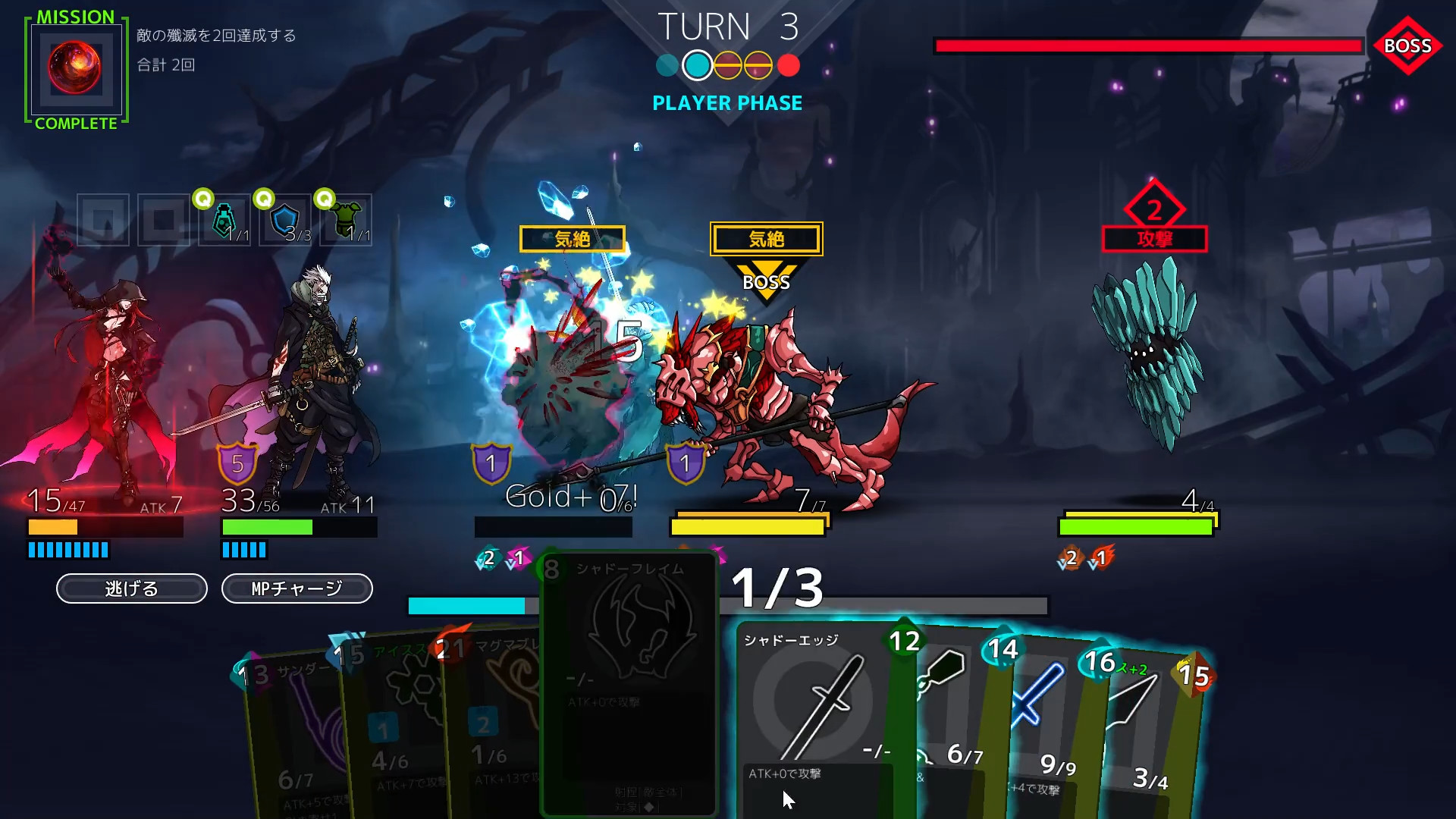Open the シャドーフレイム card details
The image size is (1456, 819).
(629, 682)
